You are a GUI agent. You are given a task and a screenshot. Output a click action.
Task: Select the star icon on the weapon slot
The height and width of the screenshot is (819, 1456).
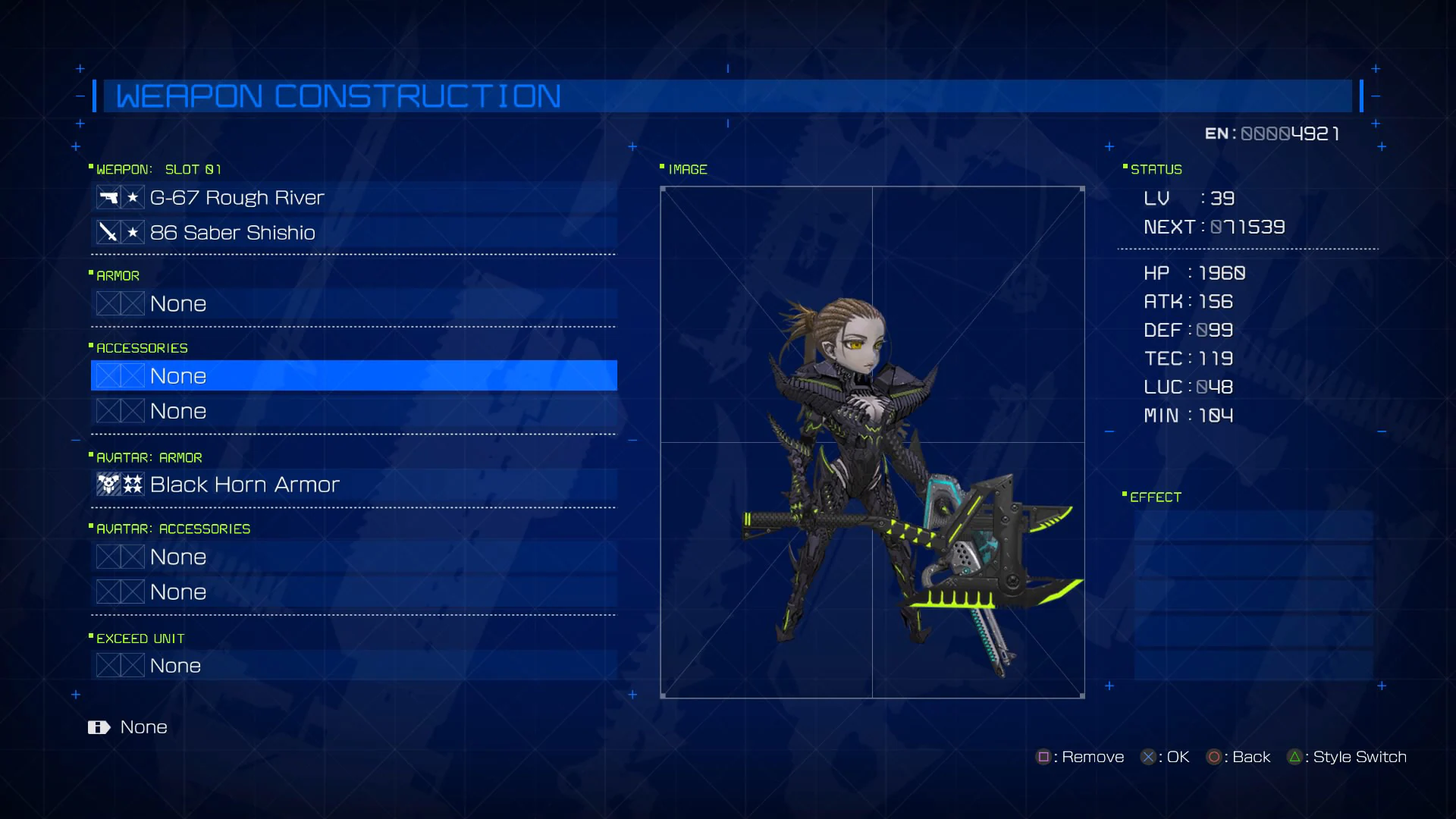click(133, 197)
